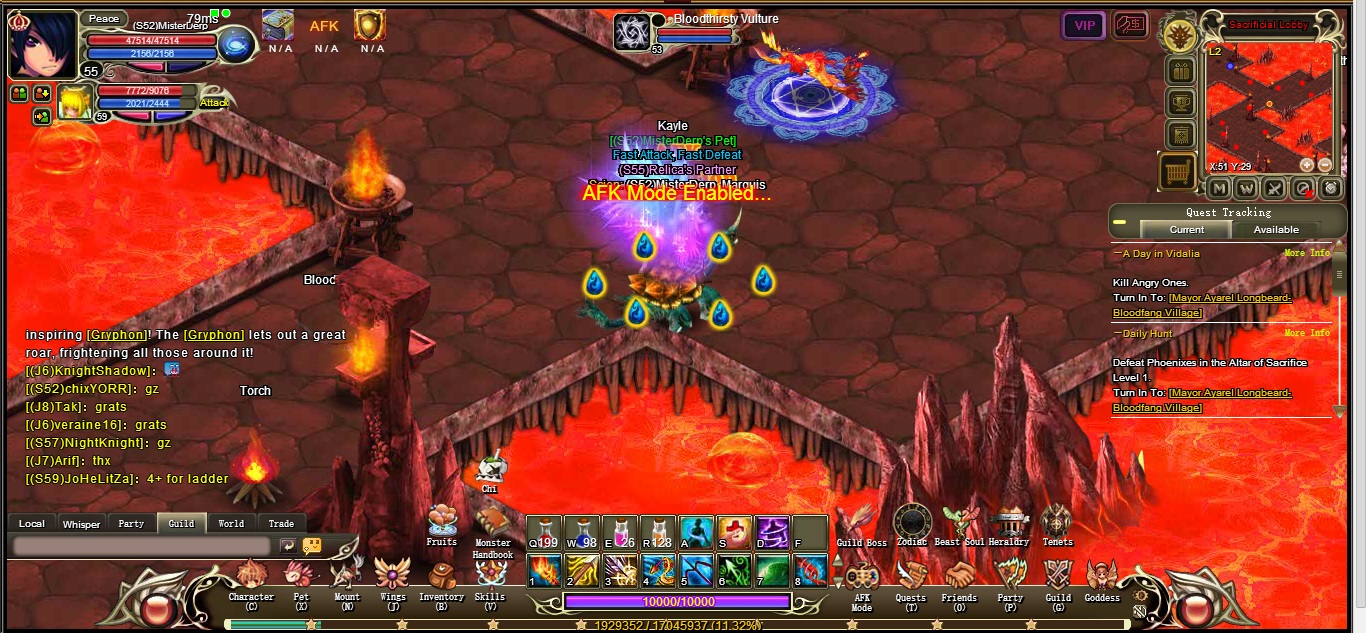Click the chat message input box
The height and width of the screenshot is (633, 1366).
[142, 546]
